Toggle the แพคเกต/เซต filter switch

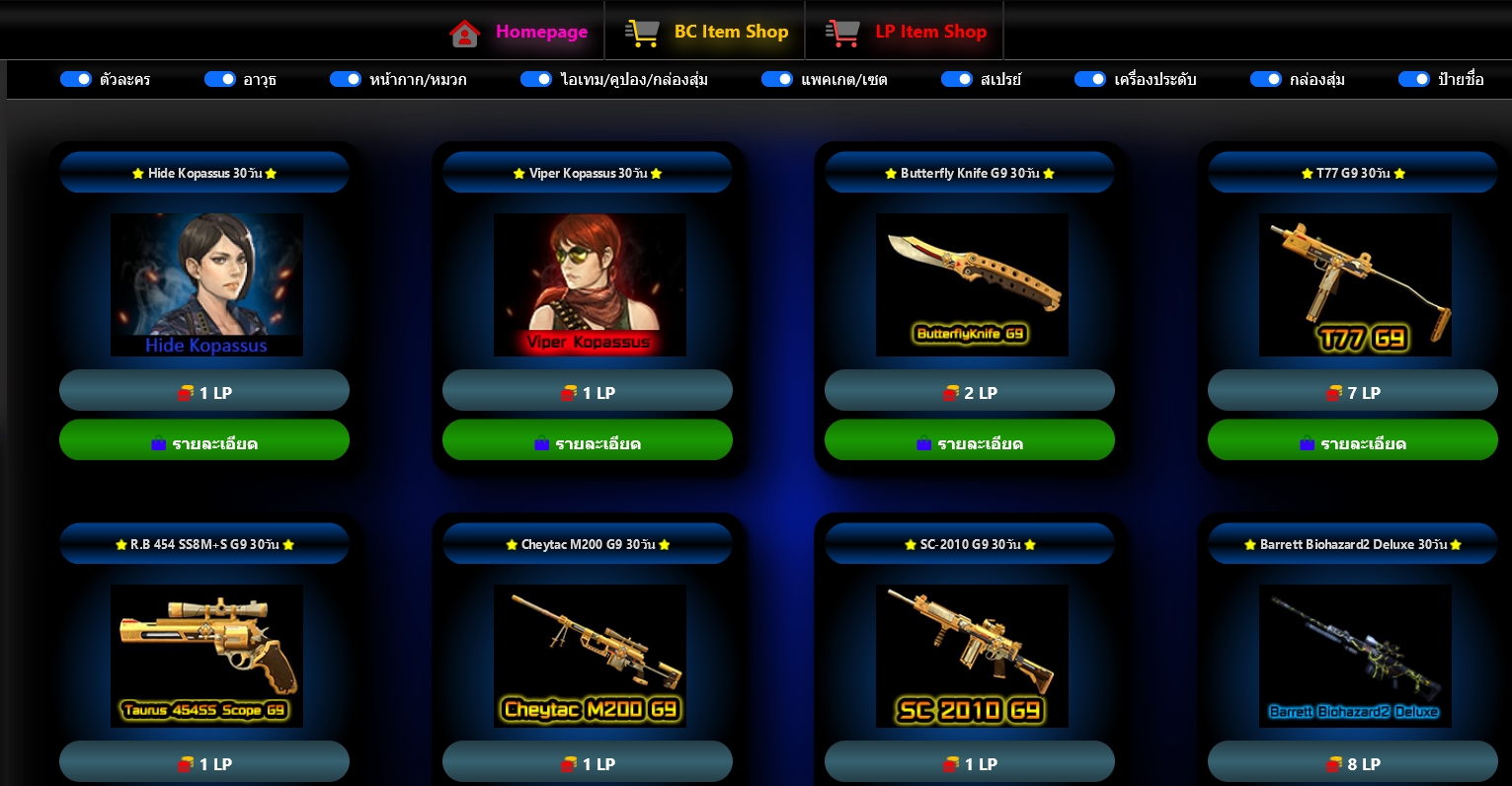[x=777, y=79]
